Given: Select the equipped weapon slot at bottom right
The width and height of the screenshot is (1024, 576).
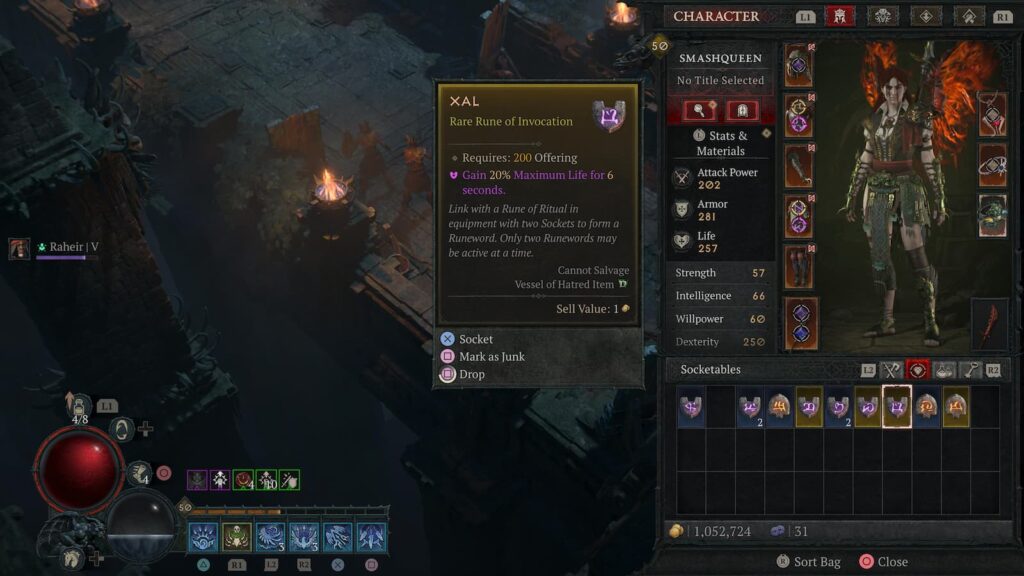Looking at the screenshot, I should [x=989, y=325].
